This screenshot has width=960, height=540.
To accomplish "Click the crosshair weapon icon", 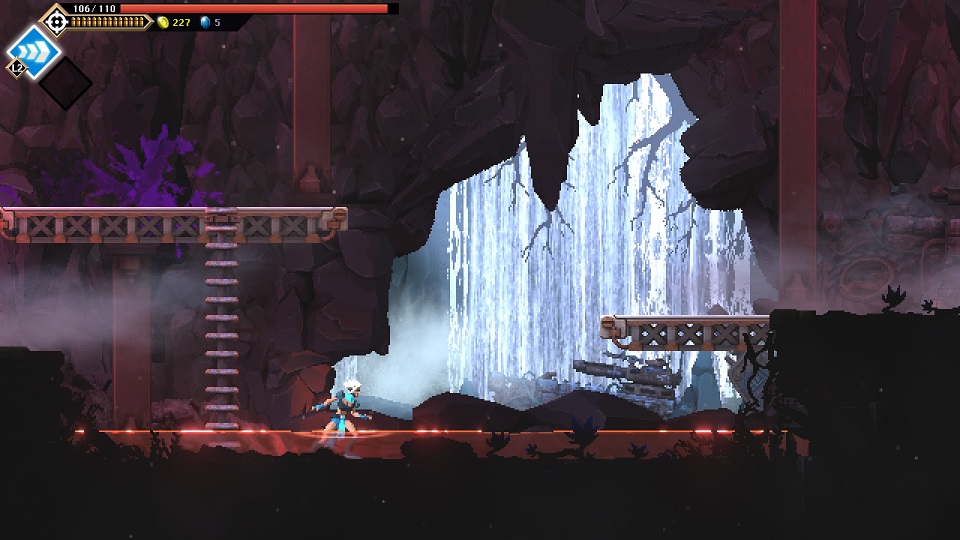I will pos(55,20).
